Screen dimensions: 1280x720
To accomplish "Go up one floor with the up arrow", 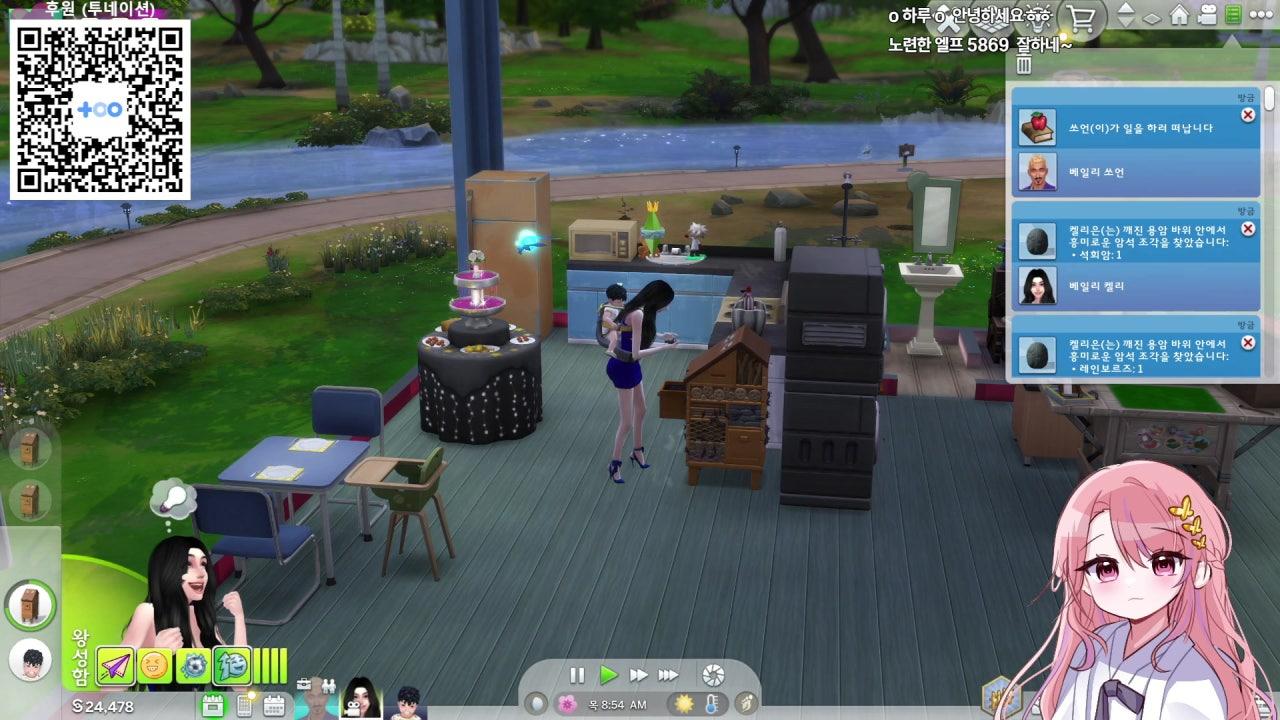I will [1126, 8].
